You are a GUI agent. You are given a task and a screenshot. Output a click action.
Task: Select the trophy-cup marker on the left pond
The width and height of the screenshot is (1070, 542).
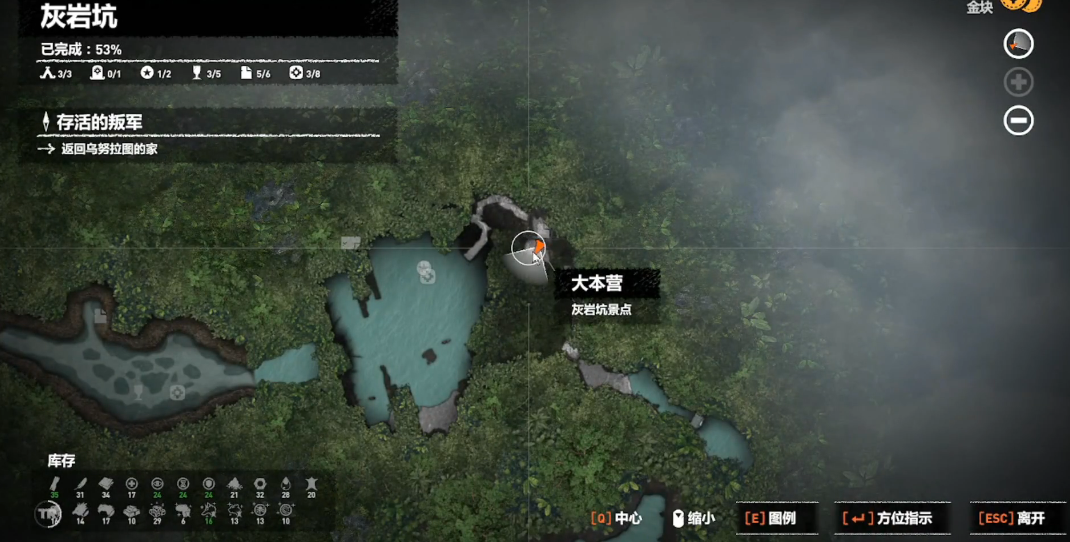point(139,394)
